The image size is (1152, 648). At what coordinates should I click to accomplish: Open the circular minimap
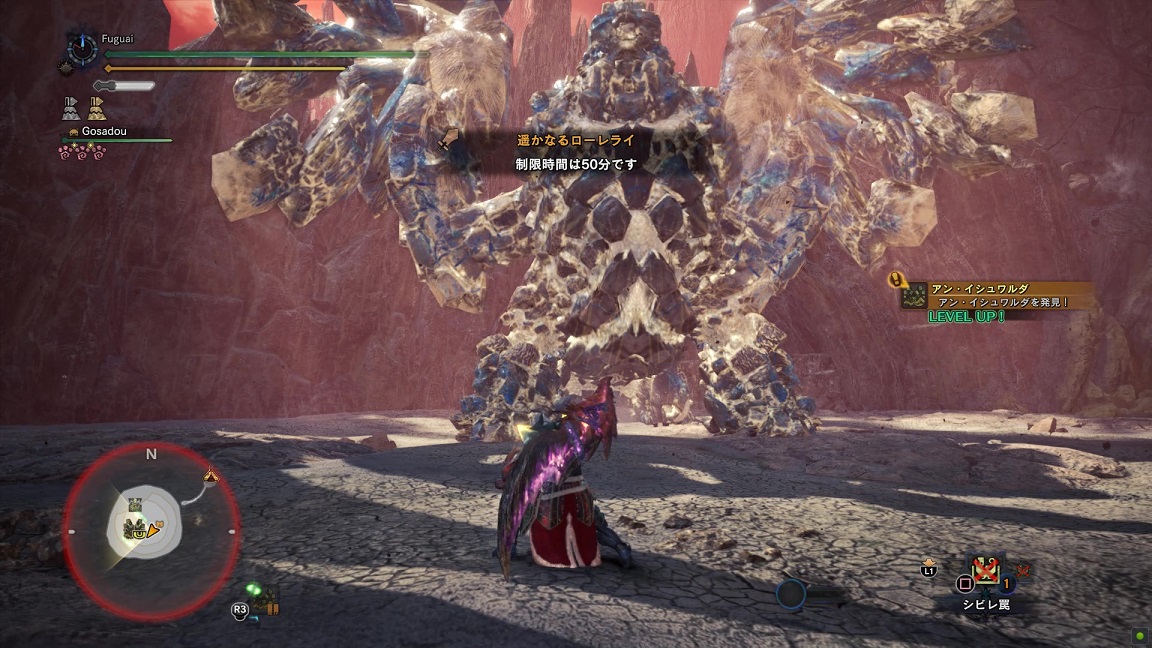[151, 528]
